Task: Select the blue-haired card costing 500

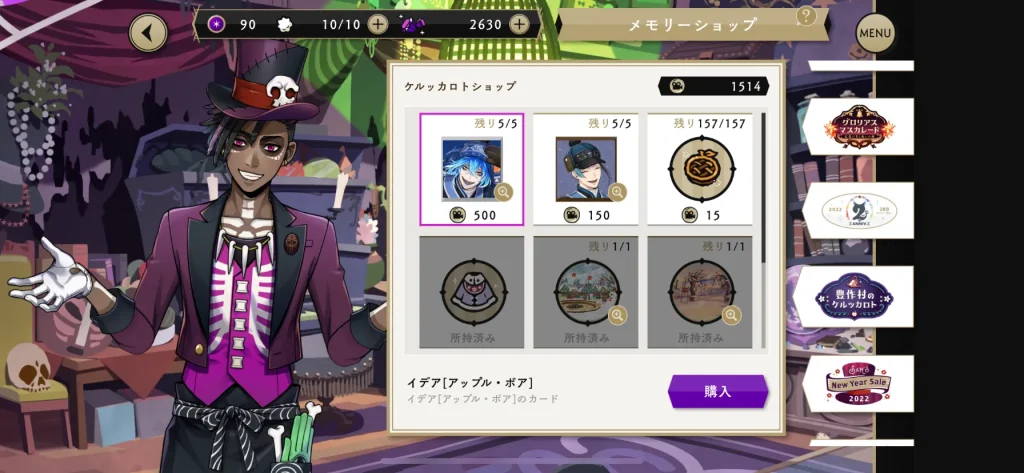Action: point(471,169)
